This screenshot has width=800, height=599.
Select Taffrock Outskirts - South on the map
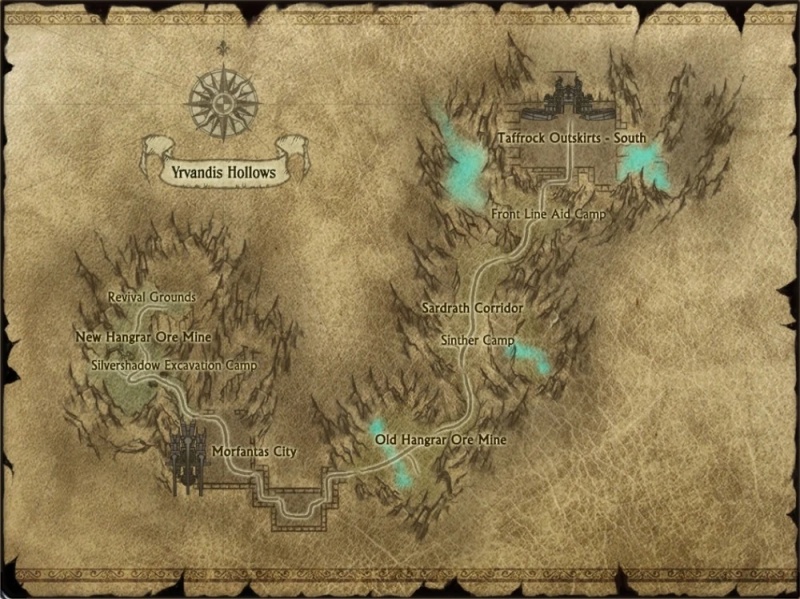(x=572, y=138)
